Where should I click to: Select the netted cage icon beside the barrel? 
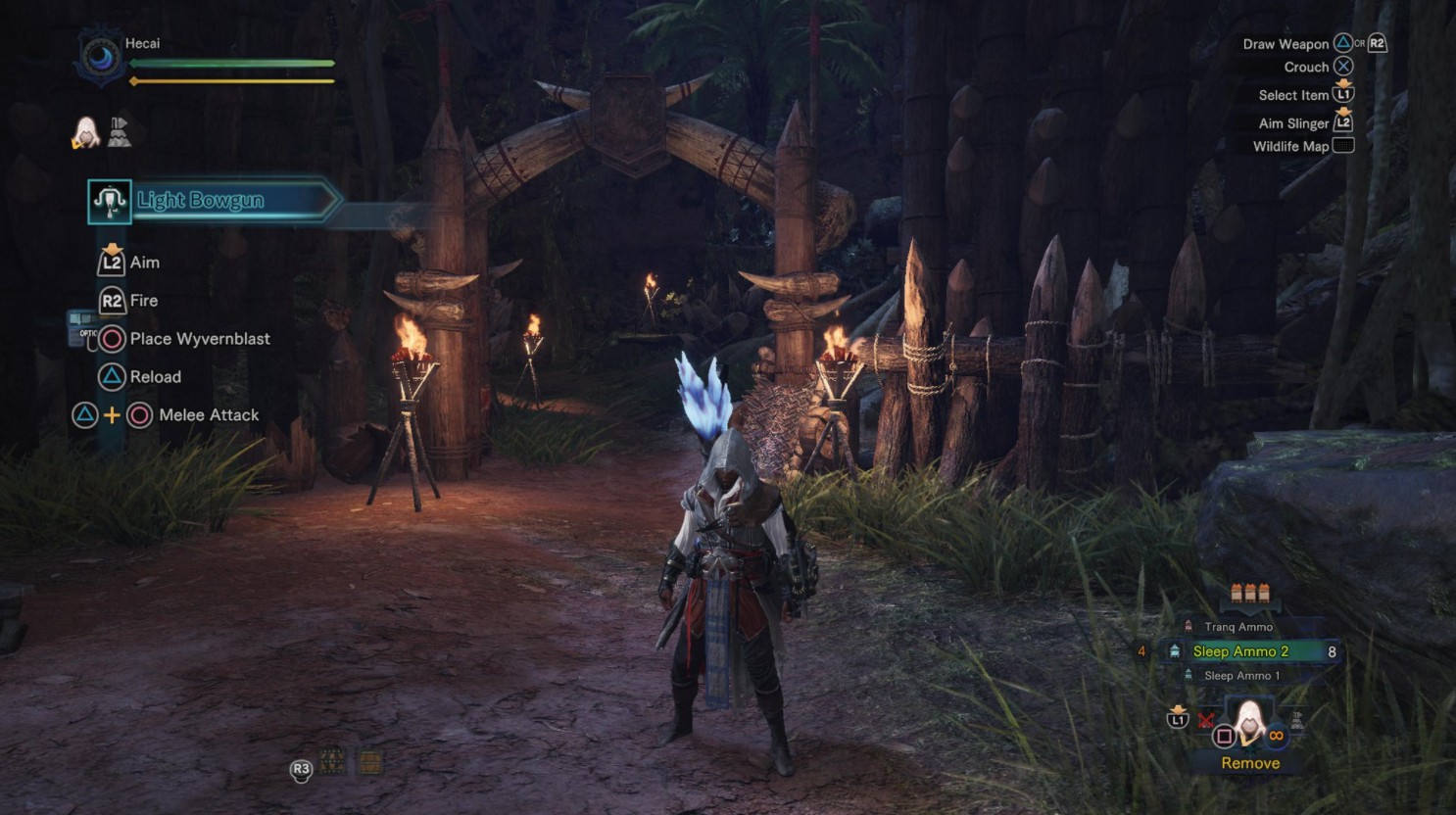332,761
